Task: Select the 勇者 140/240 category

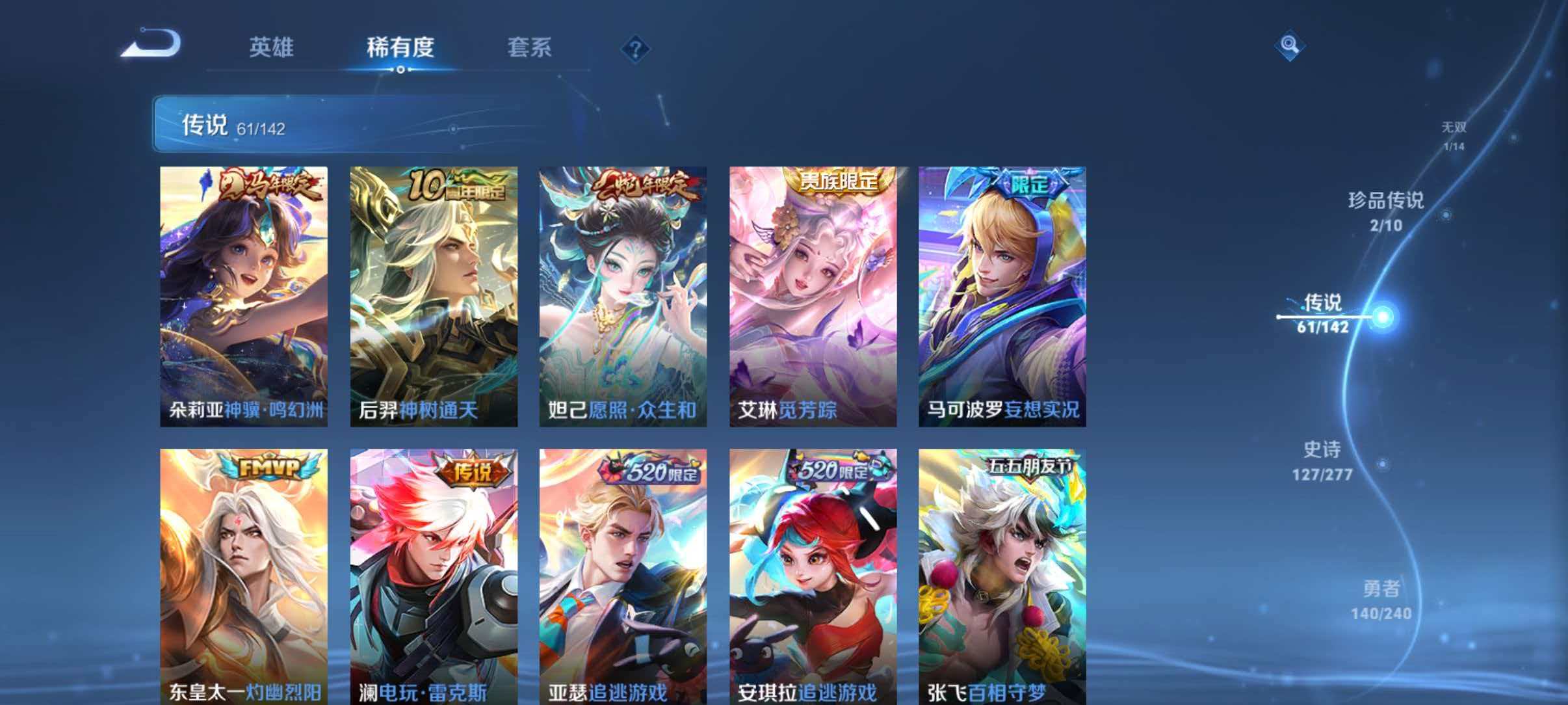Action: point(1382,603)
